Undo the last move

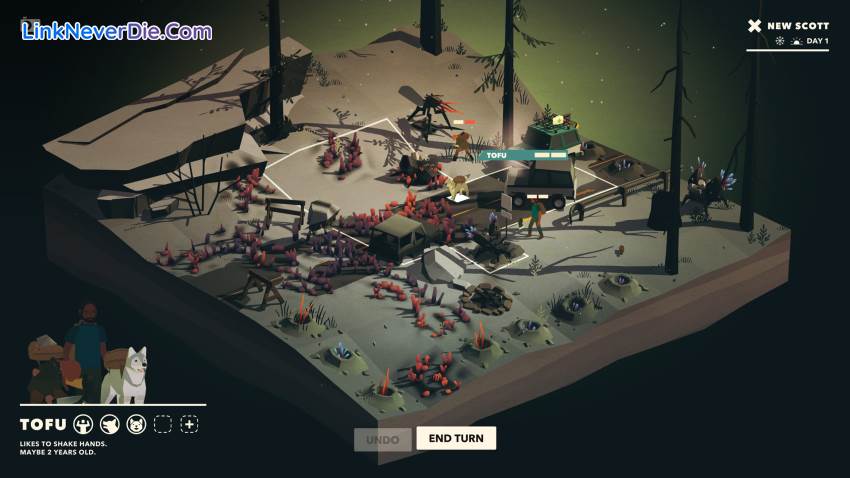pos(382,439)
